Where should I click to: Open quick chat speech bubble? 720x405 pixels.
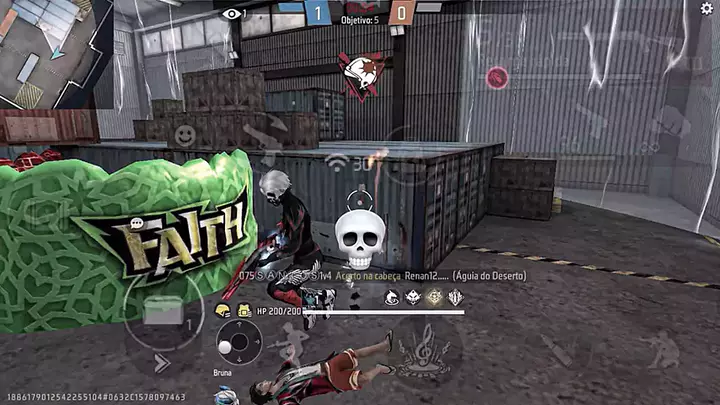click(x=137, y=223)
